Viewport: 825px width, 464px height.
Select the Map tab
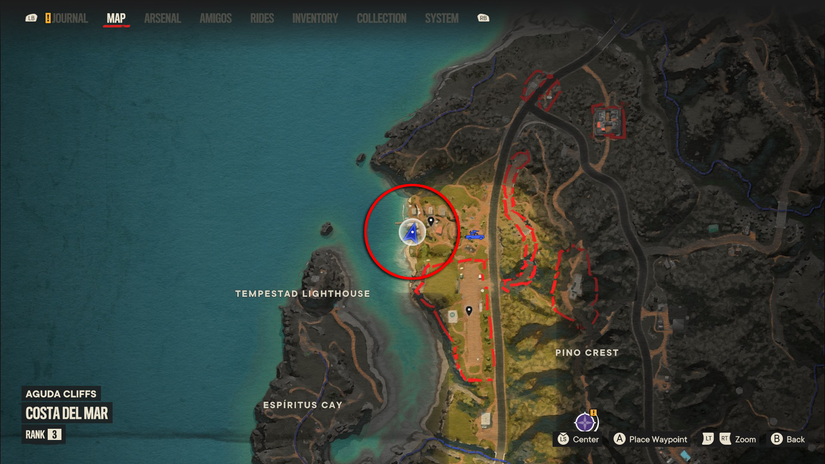(116, 18)
